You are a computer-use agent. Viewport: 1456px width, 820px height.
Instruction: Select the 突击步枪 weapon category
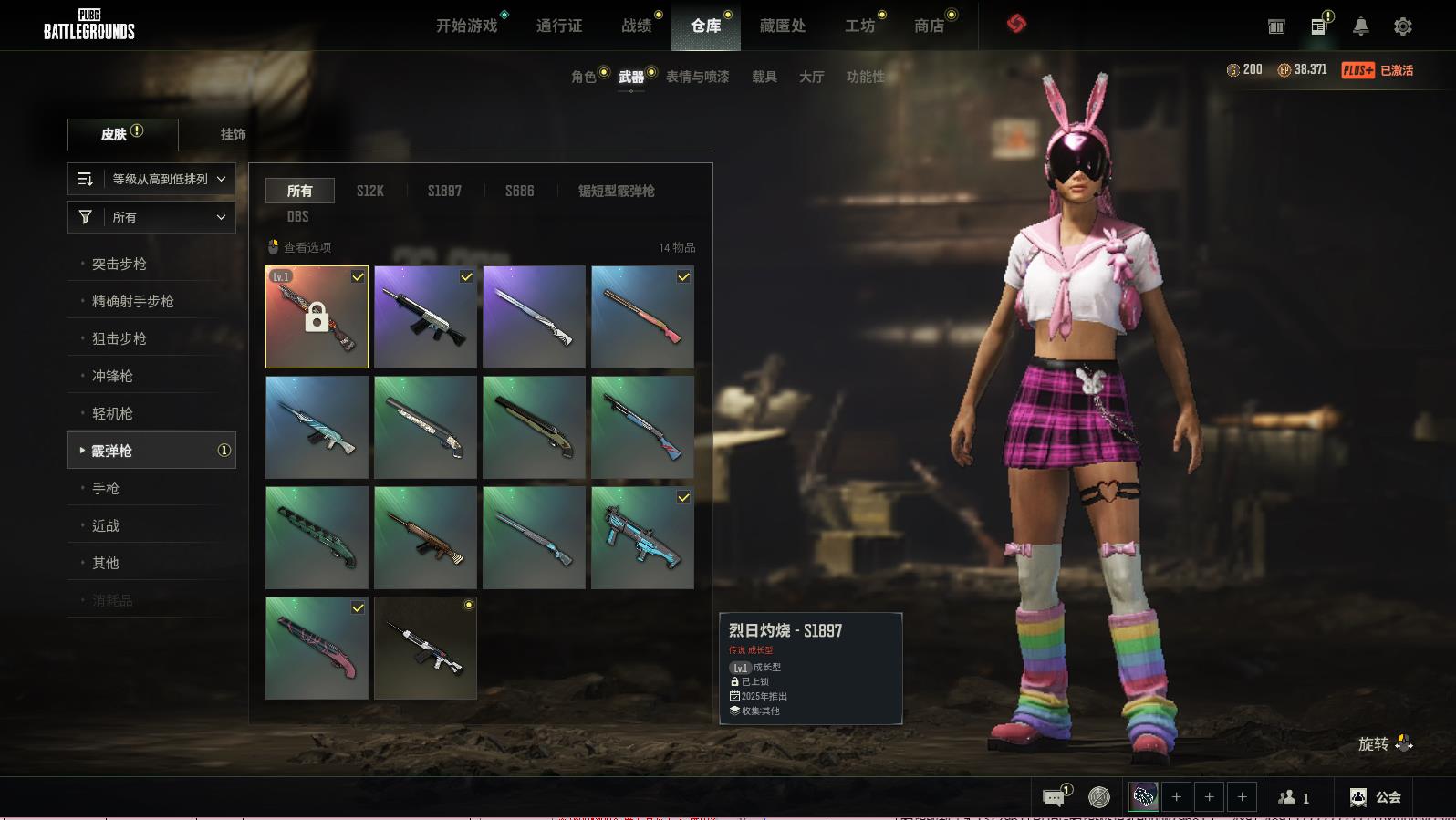(x=120, y=264)
